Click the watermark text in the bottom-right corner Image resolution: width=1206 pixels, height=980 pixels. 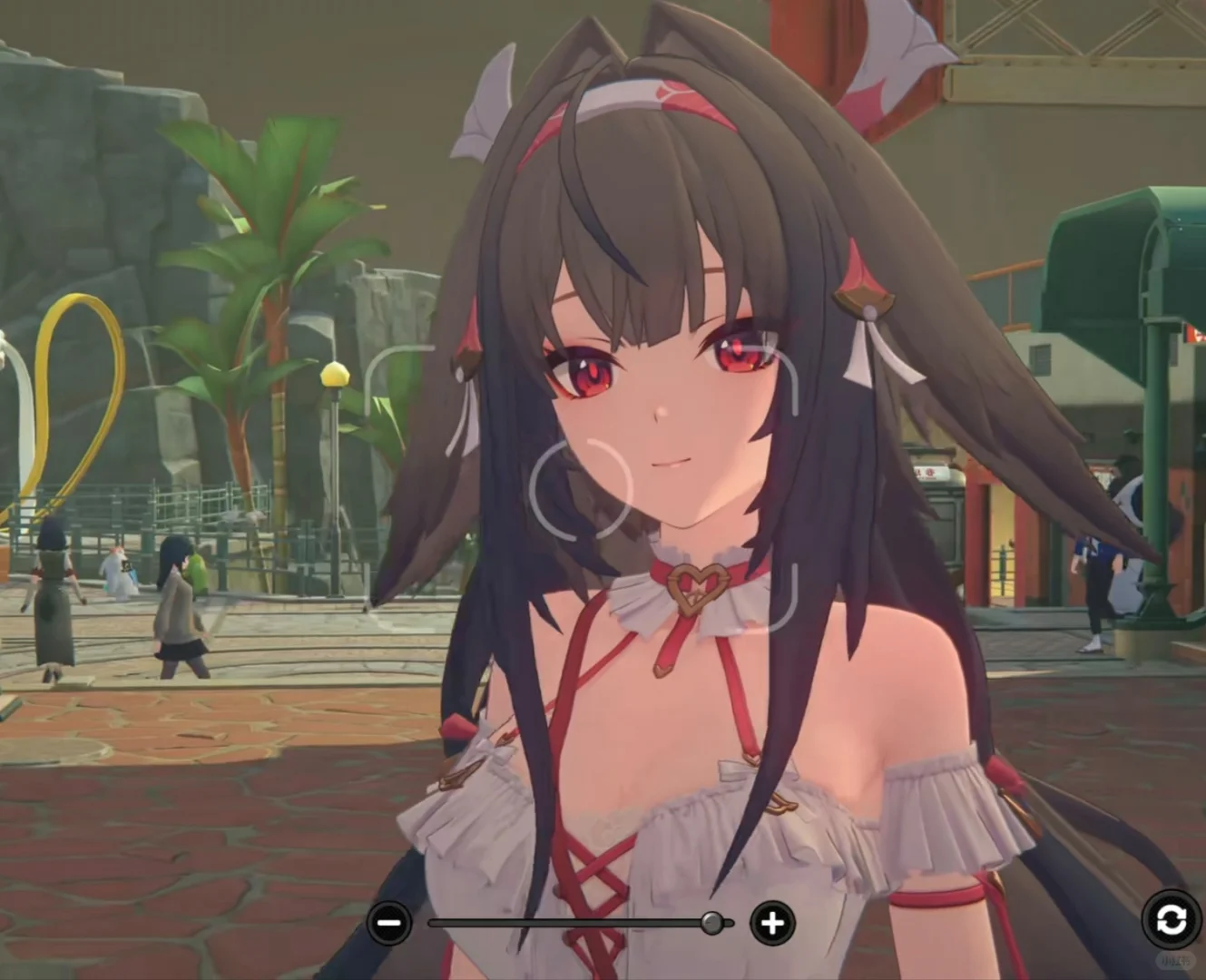point(1175,961)
